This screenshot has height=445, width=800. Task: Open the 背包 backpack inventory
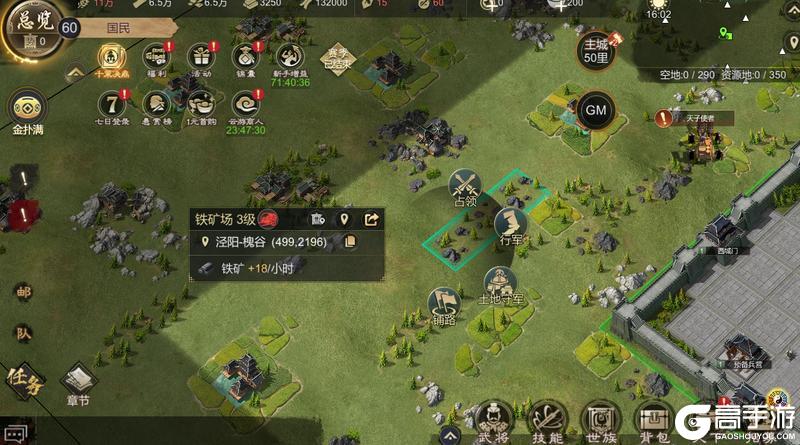[654, 421]
